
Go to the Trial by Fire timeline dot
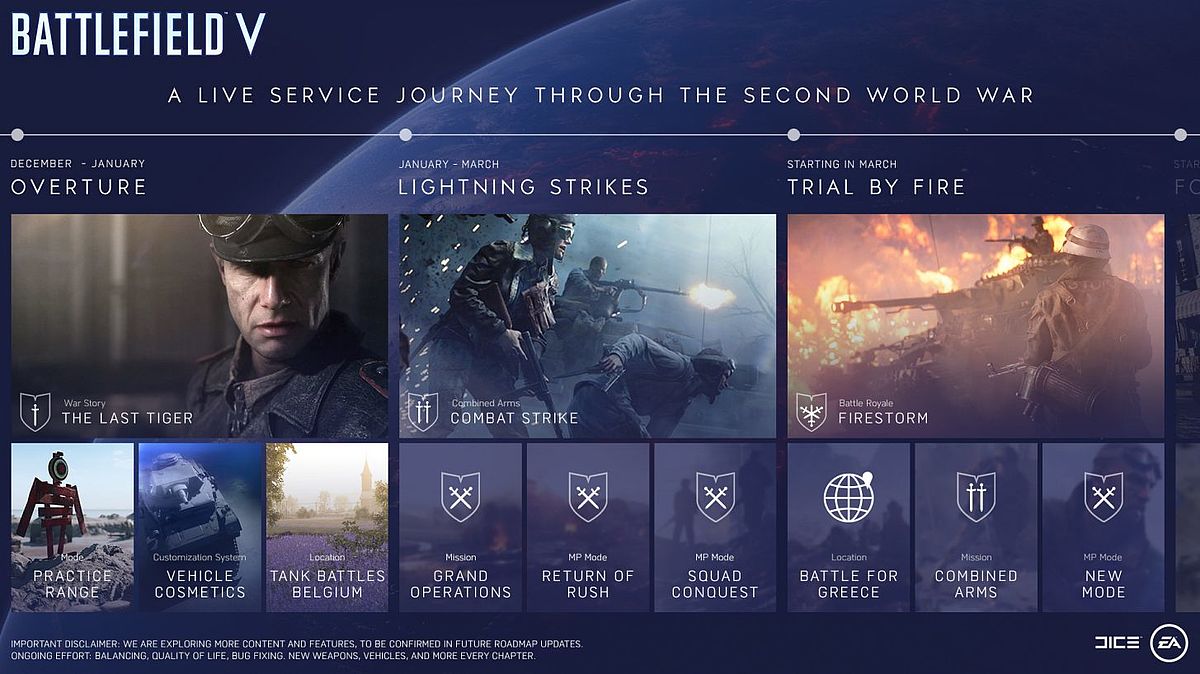793,135
